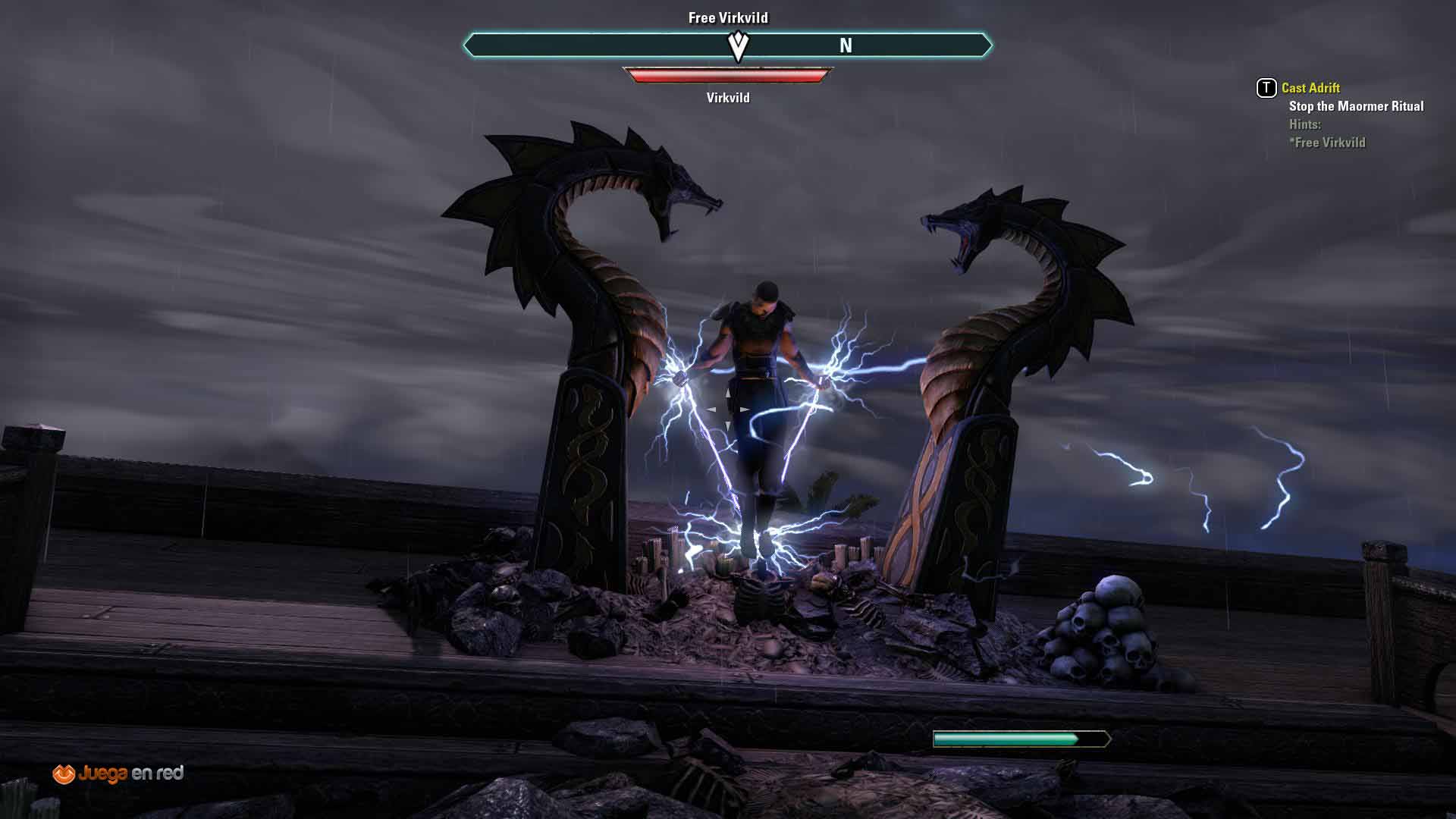Click the Stop the Maormer Ritual objective

(1356, 106)
